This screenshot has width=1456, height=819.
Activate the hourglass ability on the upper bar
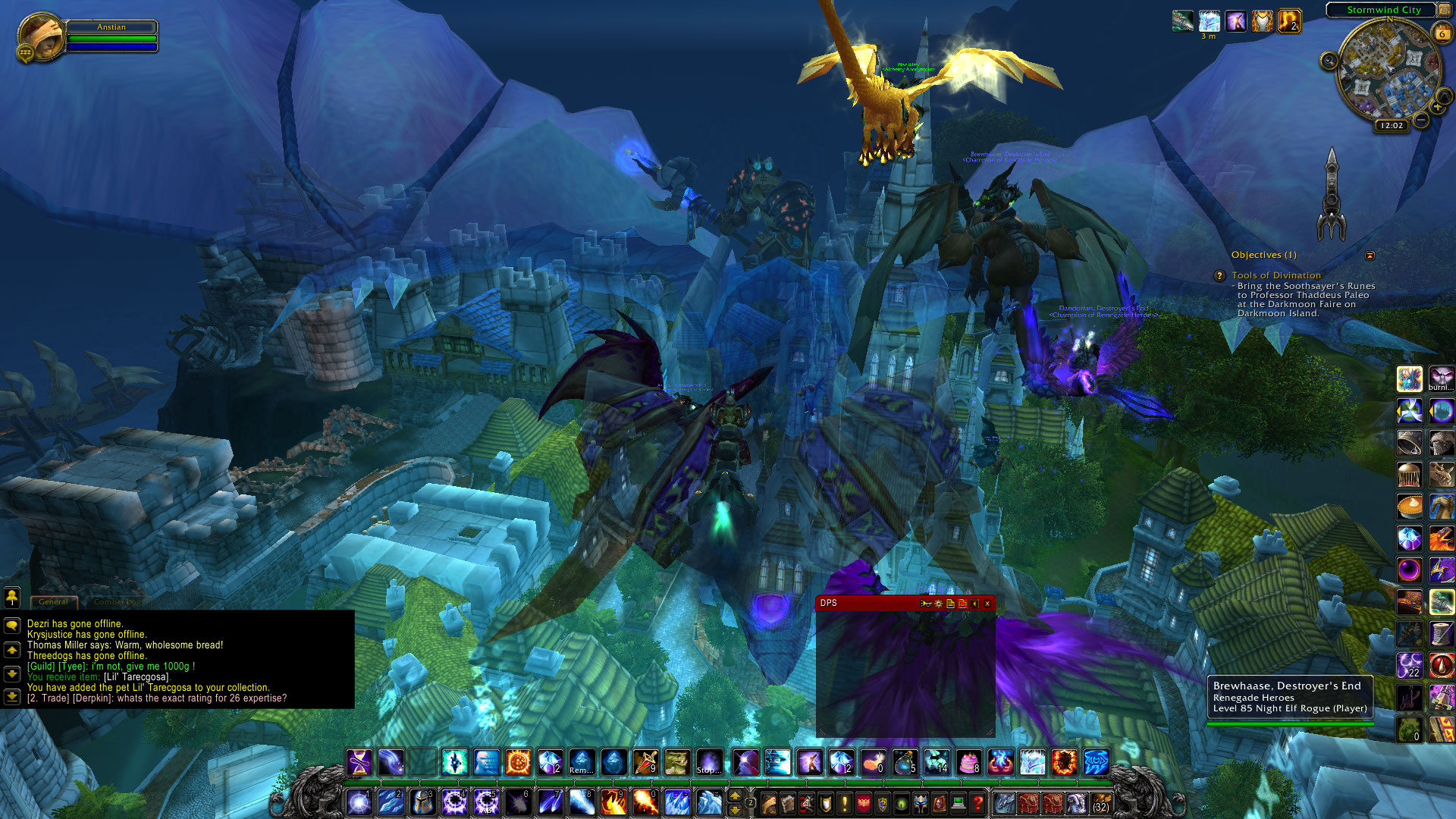pos(359,762)
